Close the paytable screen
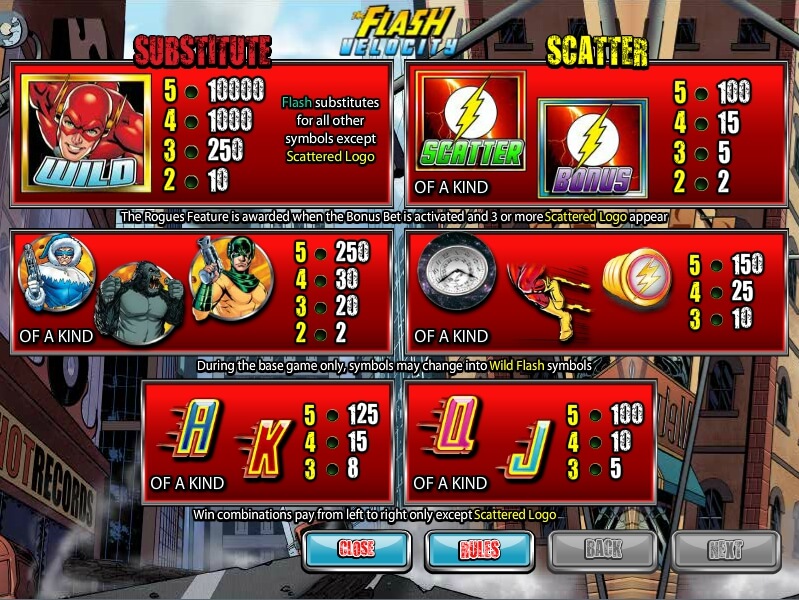Viewport: 799px width, 600px height. [x=356, y=549]
